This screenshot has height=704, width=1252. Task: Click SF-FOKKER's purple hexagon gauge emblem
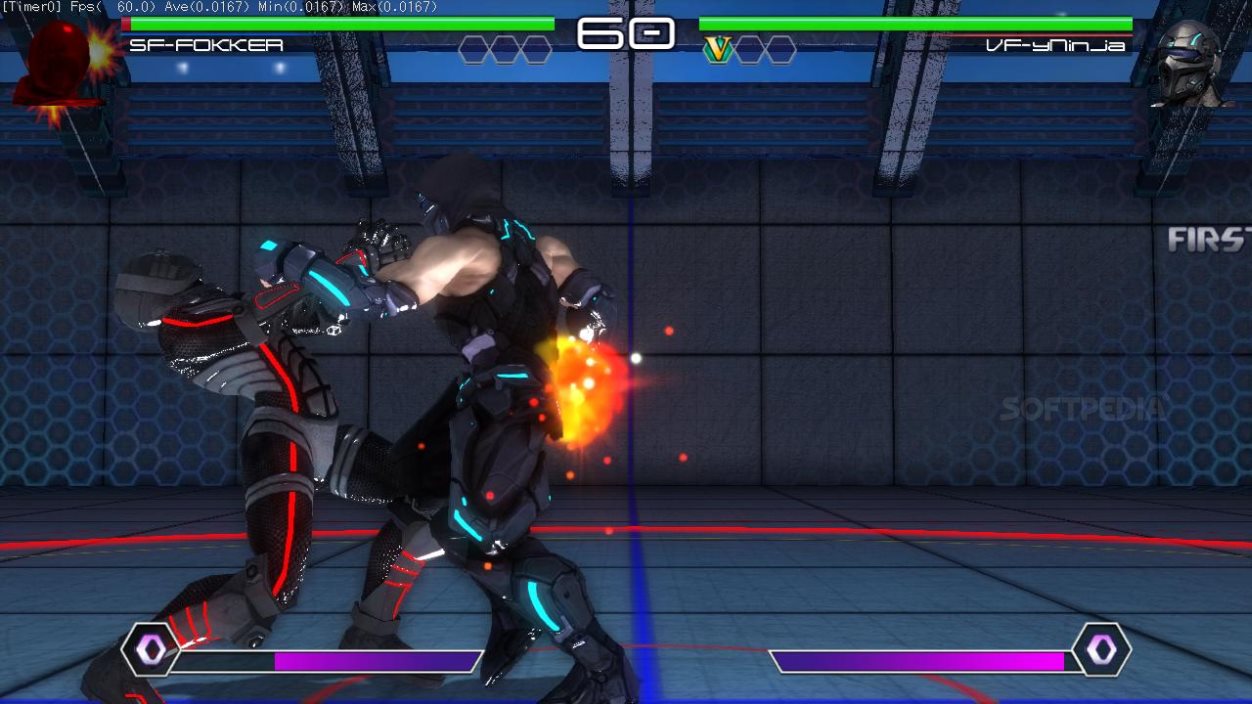coord(151,651)
